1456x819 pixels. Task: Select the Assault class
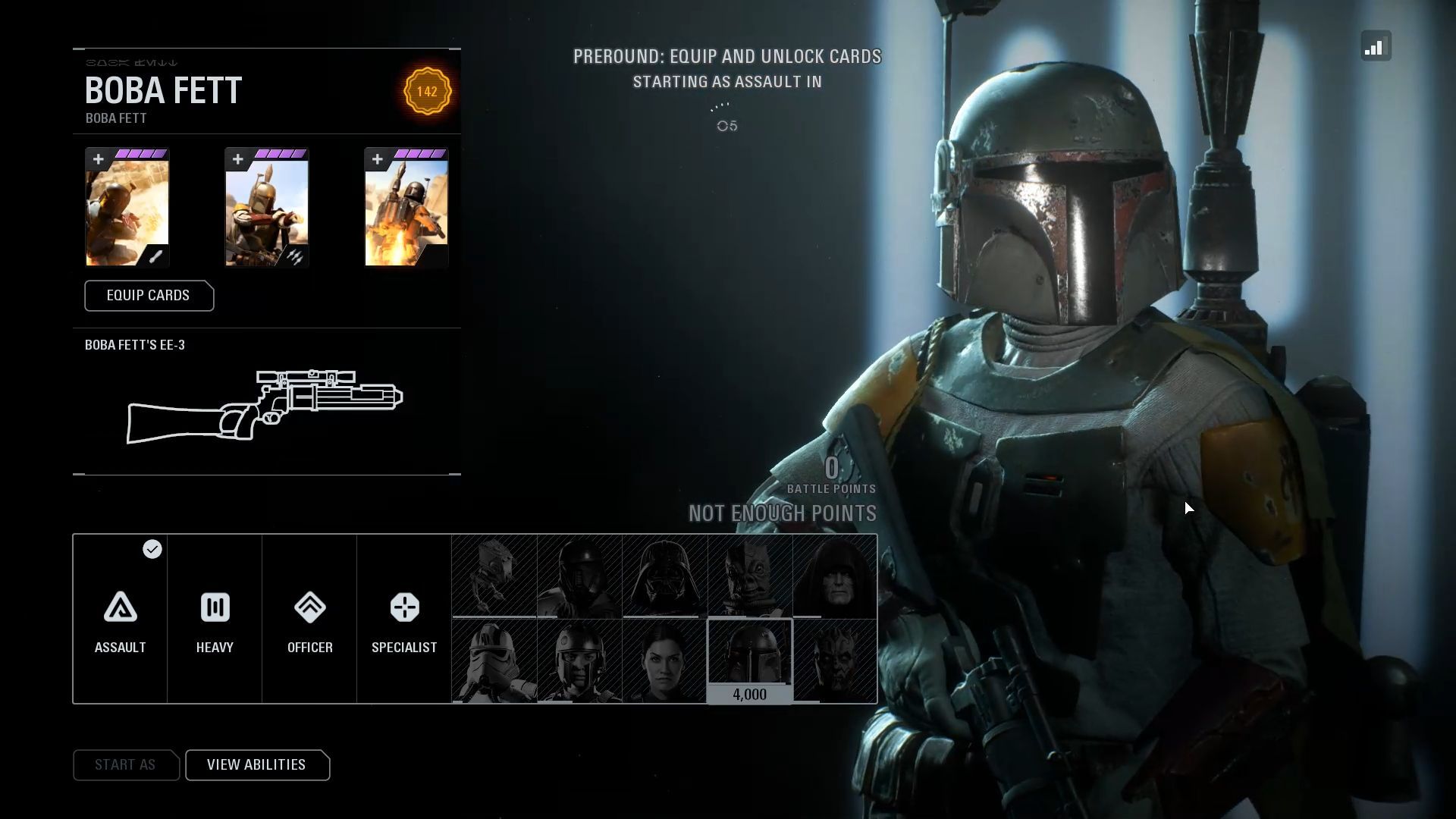(x=121, y=620)
